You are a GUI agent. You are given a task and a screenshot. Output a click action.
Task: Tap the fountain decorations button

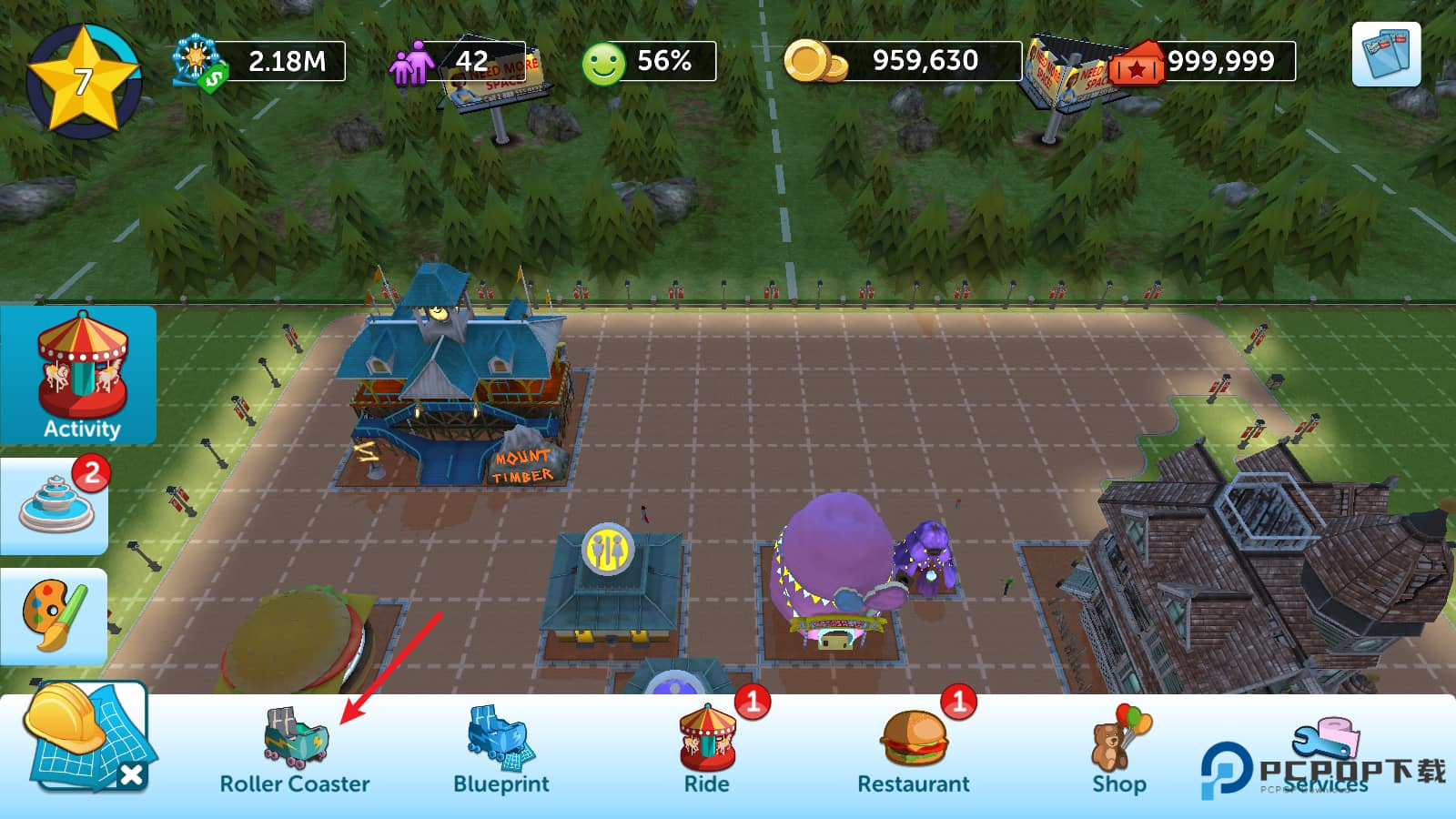point(56,505)
